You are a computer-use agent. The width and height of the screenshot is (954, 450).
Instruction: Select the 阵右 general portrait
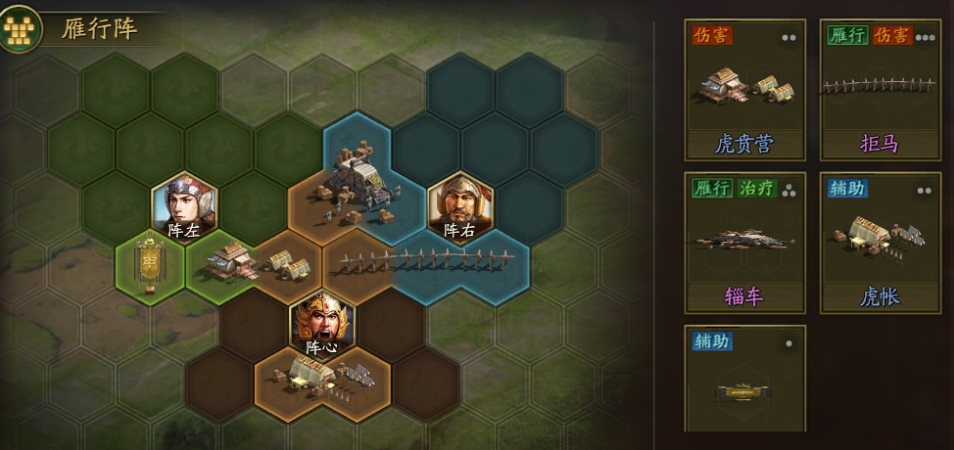(459, 206)
